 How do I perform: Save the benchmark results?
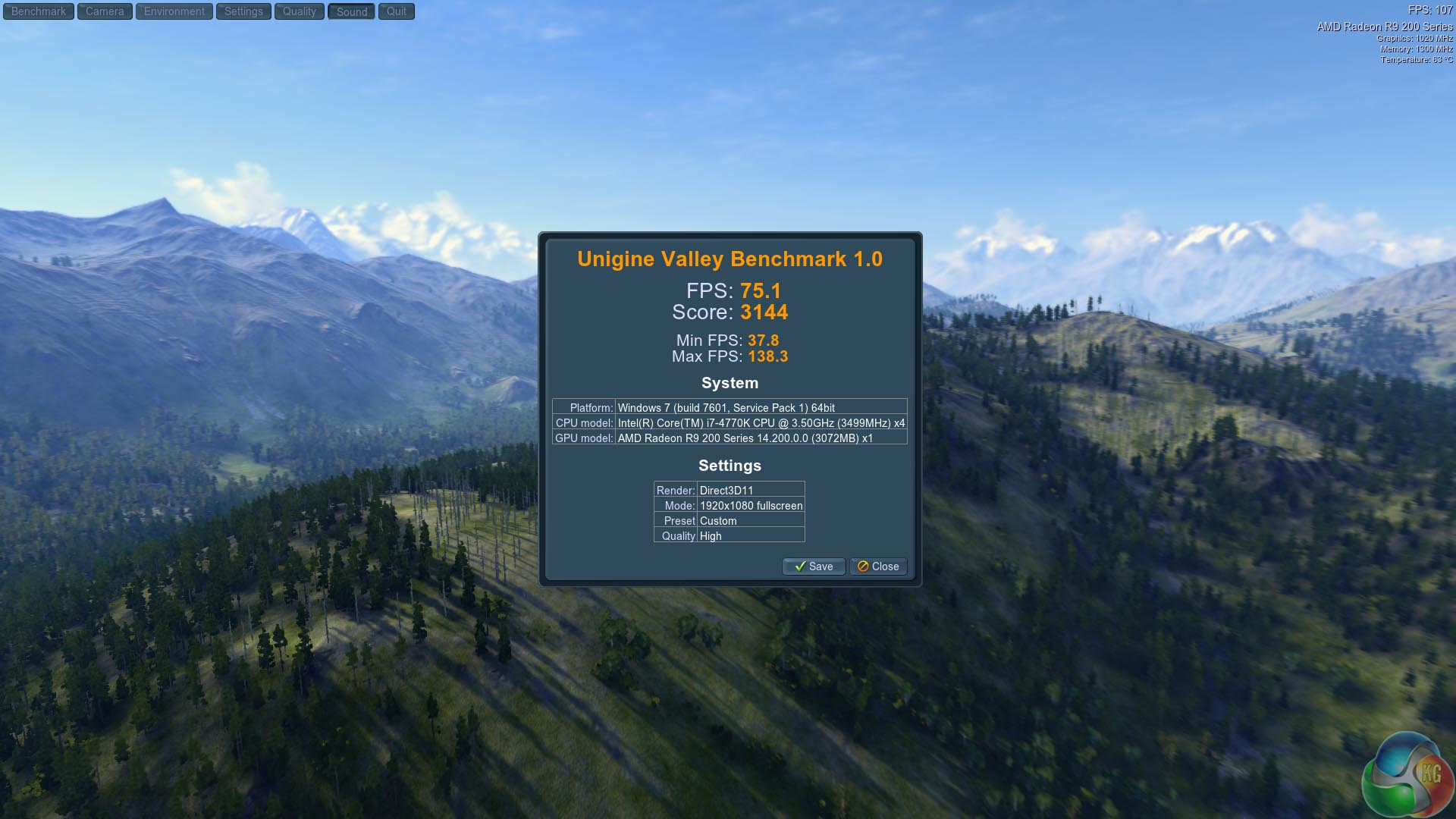coord(814,566)
